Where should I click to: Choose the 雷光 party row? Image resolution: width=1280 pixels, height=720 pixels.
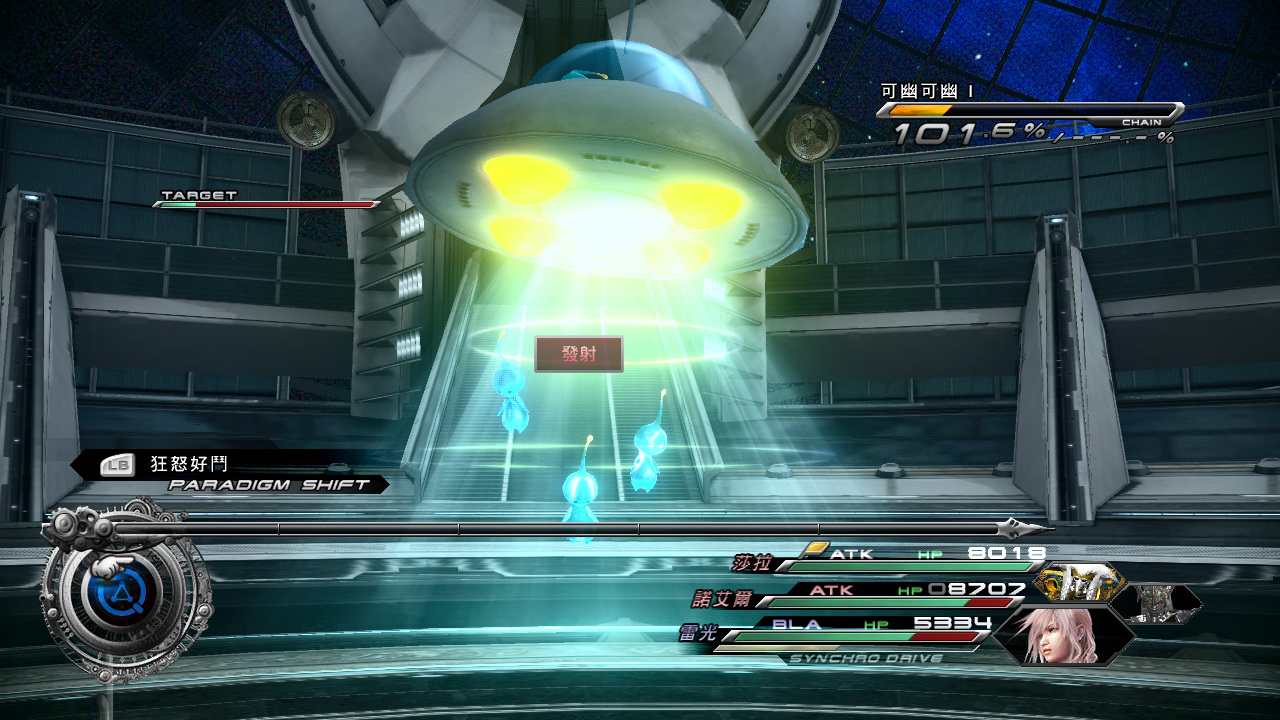pos(697,633)
